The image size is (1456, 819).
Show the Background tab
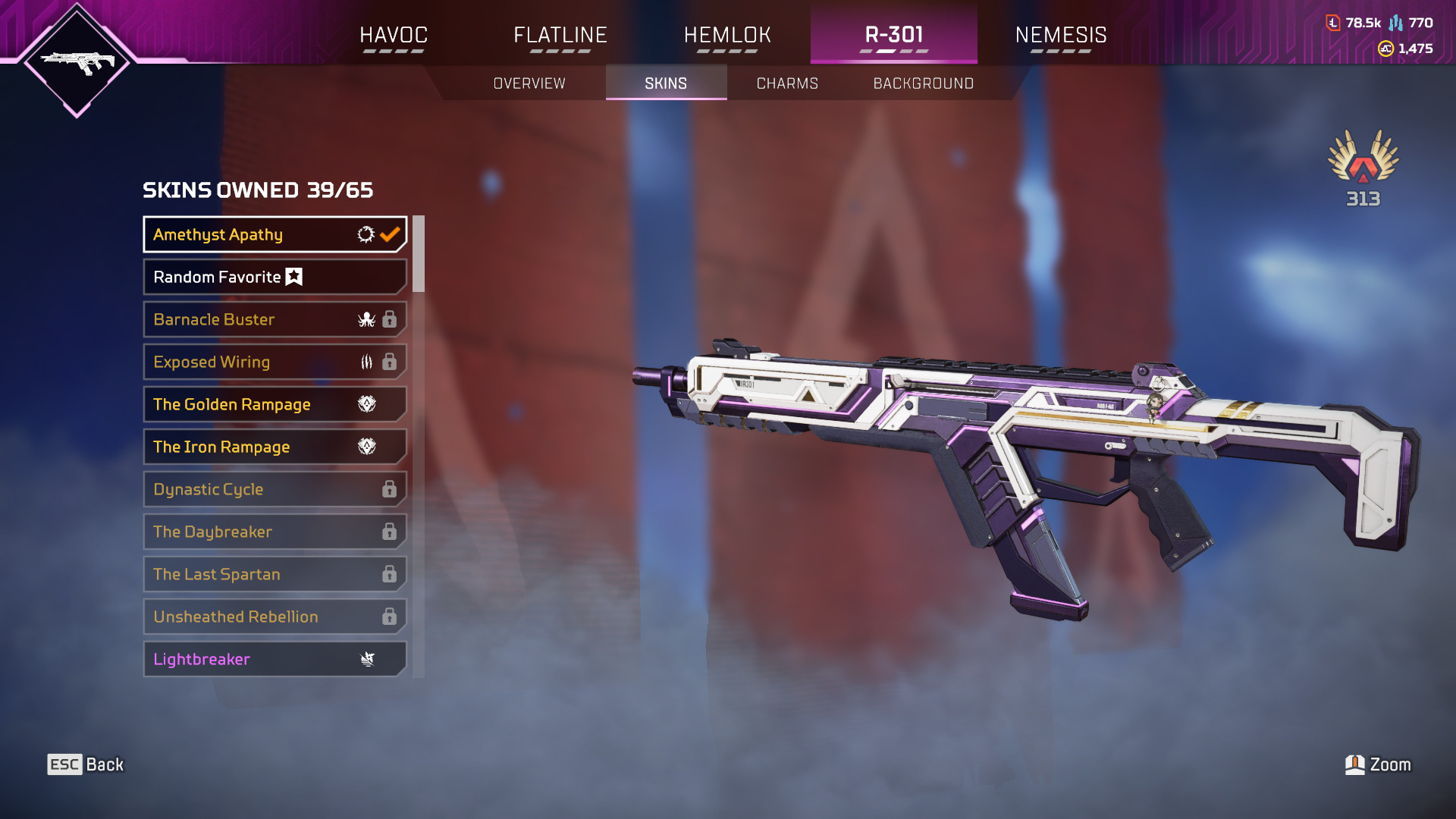pos(923,83)
